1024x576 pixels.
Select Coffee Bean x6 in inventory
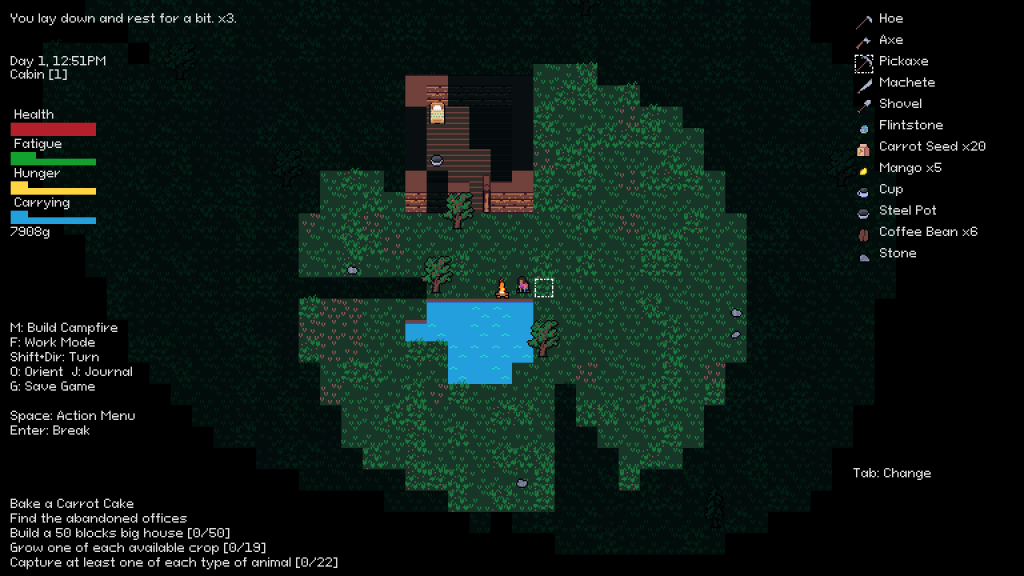tap(928, 232)
